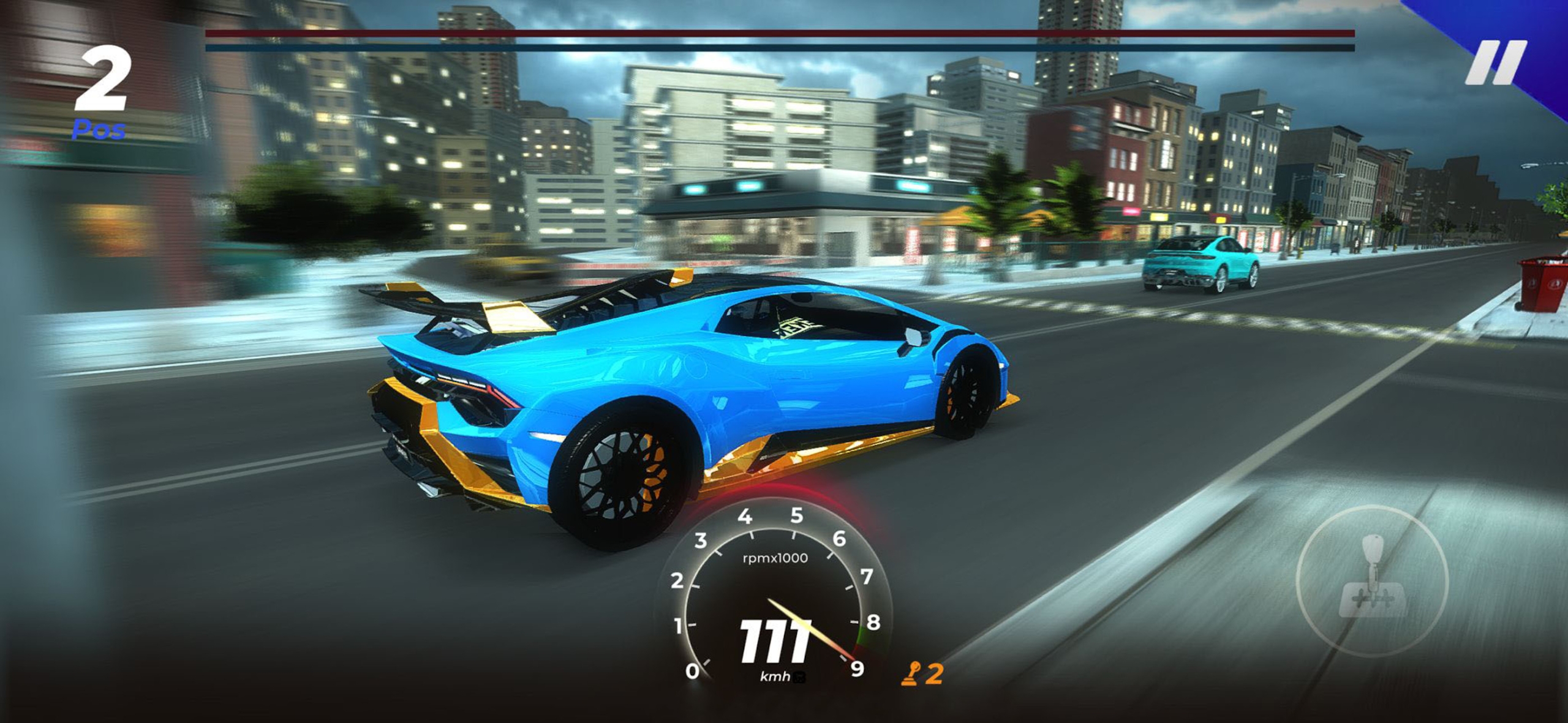The image size is (1568, 723).
Task: Tap the gear shift button
Action: (x=1372, y=580)
